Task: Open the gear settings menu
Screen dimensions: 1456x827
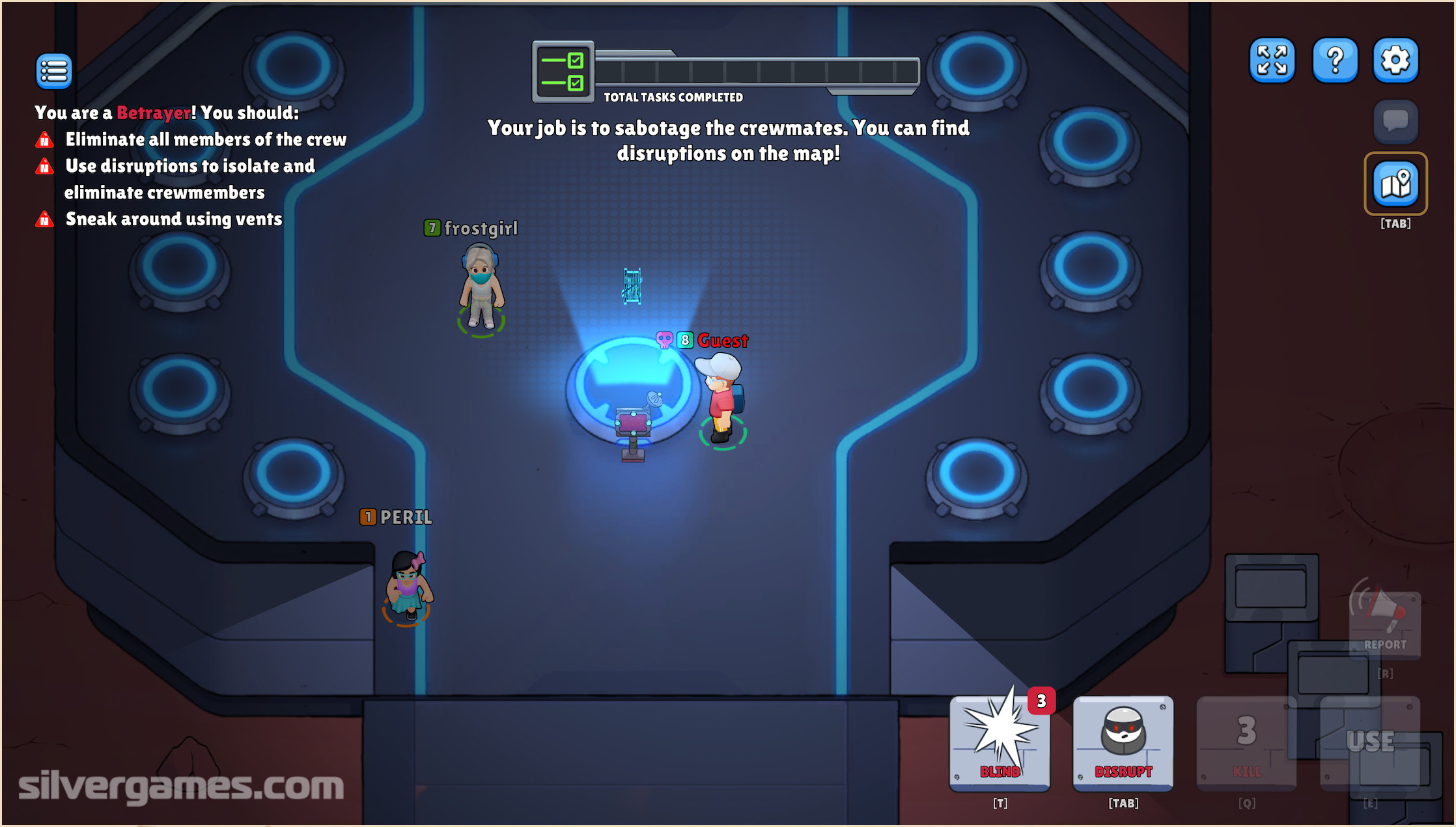Action: (1395, 61)
